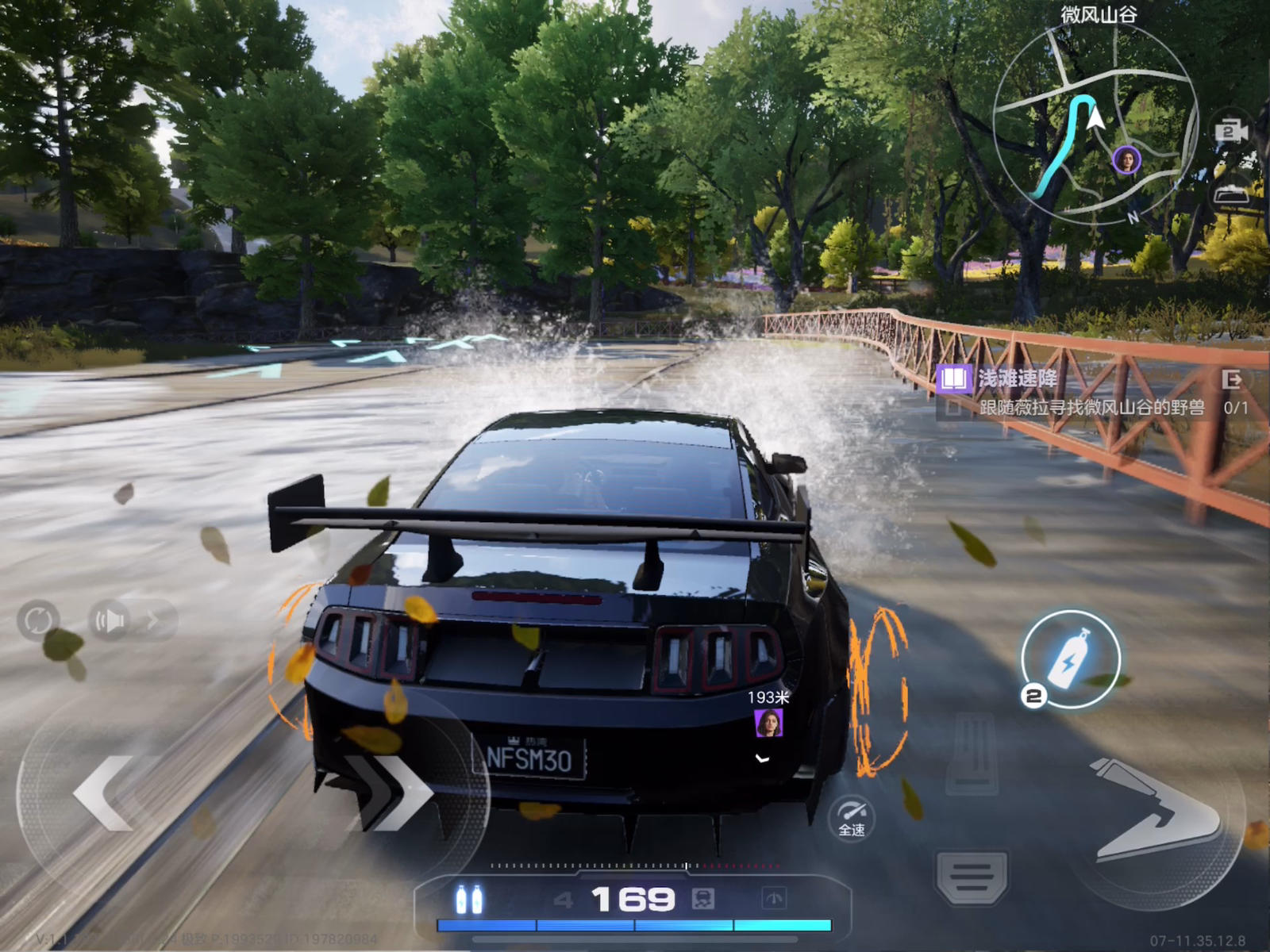The image size is (1270, 952).
Task: Open the purple quest book icon
Action: click(x=953, y=378)
